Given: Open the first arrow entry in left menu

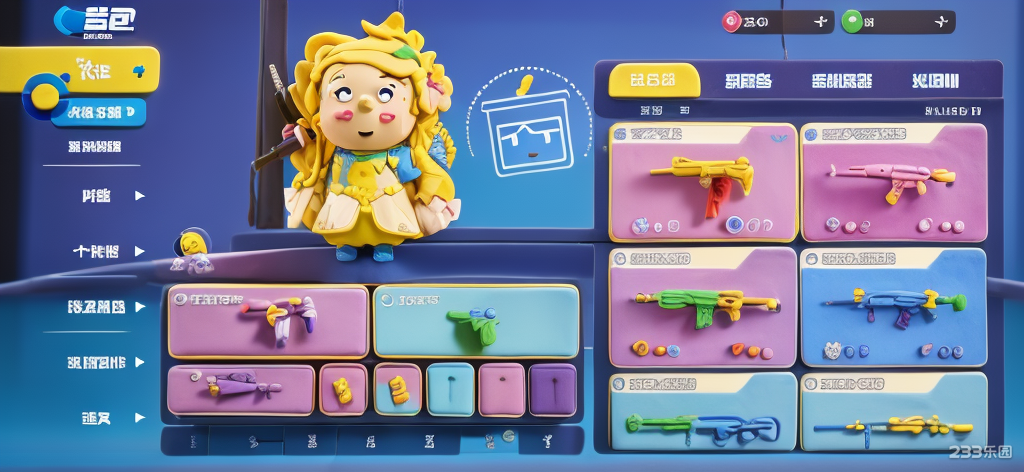Looking at the screenshot, I should (x=110, y=196).
